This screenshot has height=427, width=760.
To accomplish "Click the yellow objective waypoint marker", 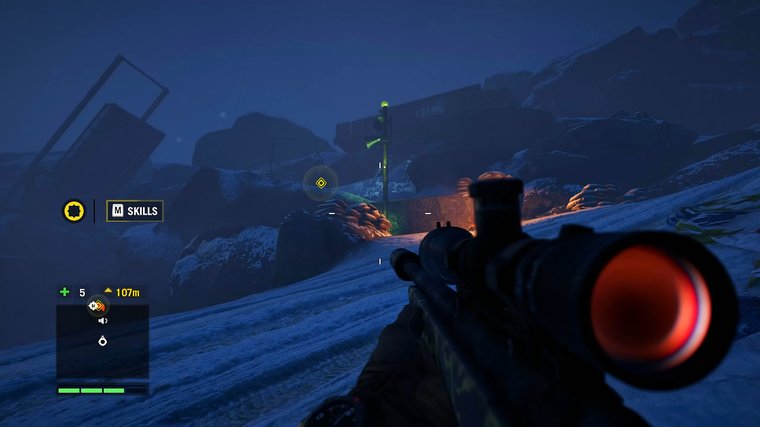I will [321, 183].
